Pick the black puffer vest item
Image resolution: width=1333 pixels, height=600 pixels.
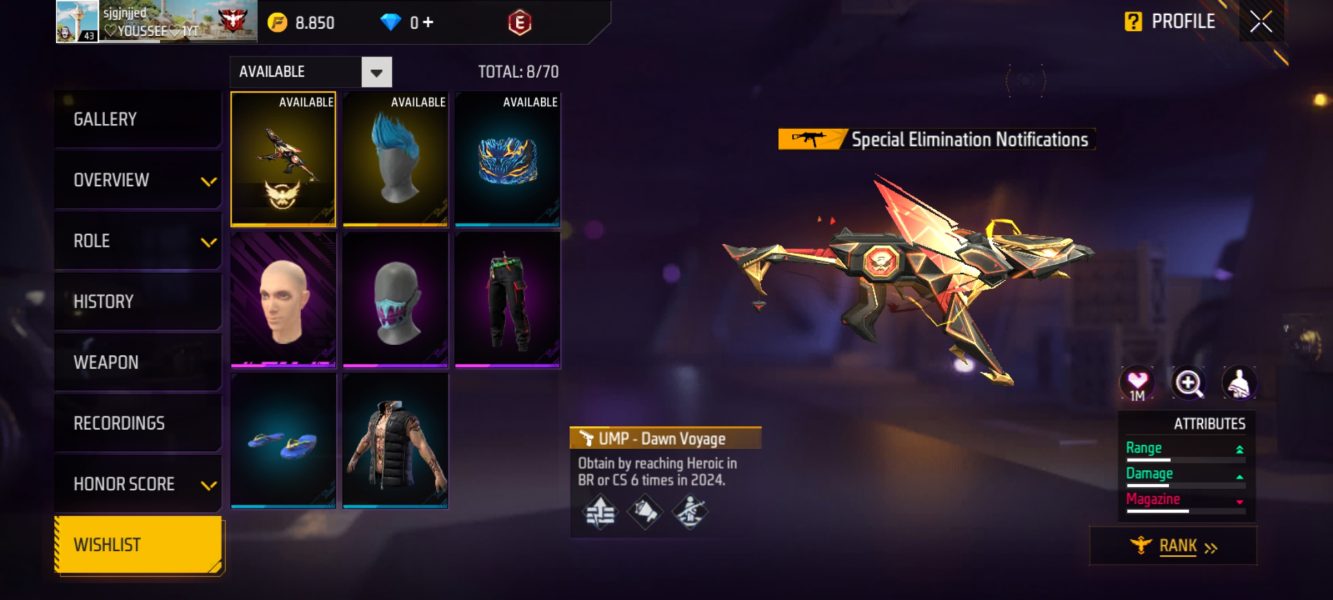tap(396, 442)
